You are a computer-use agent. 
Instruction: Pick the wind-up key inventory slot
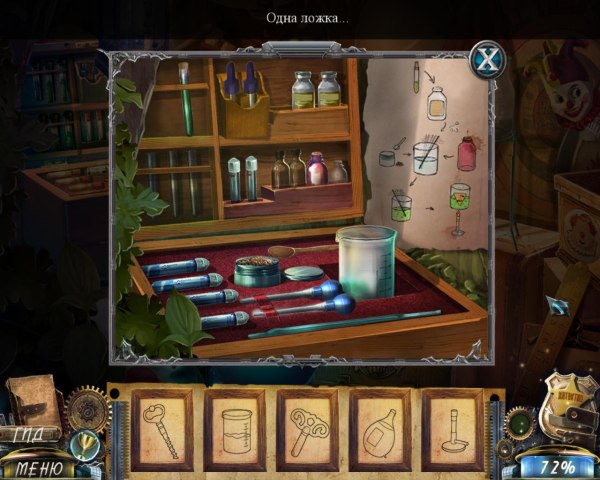pos(307,429)
